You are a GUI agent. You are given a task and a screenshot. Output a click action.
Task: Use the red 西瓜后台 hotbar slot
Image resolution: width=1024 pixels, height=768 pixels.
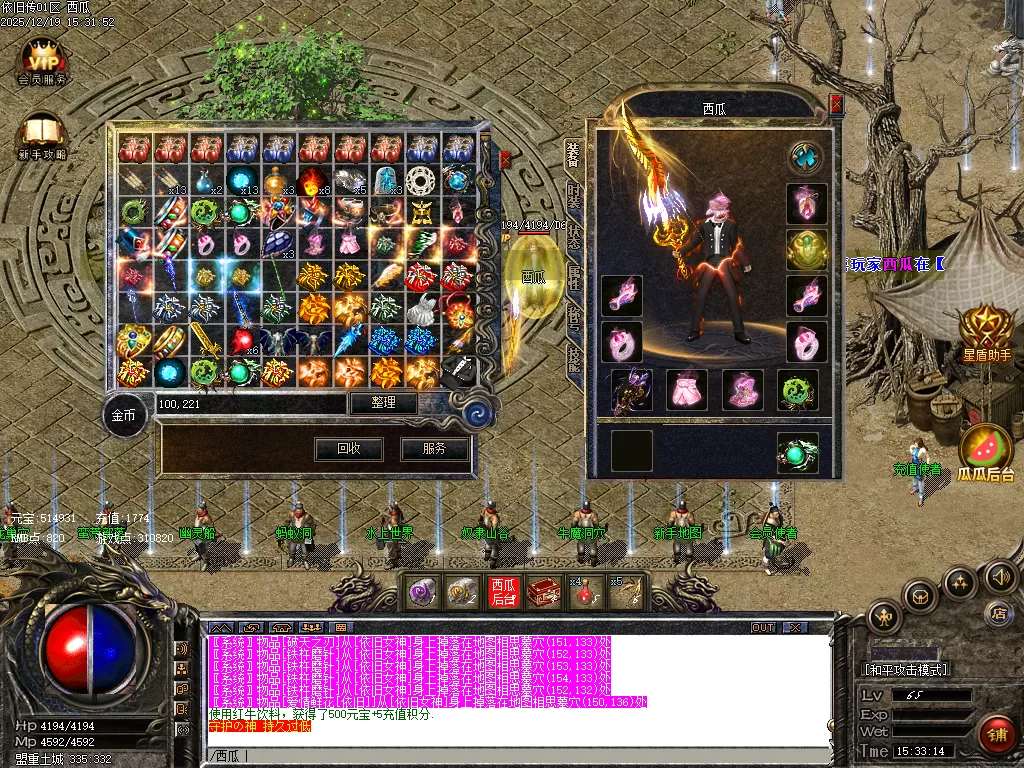502,592
